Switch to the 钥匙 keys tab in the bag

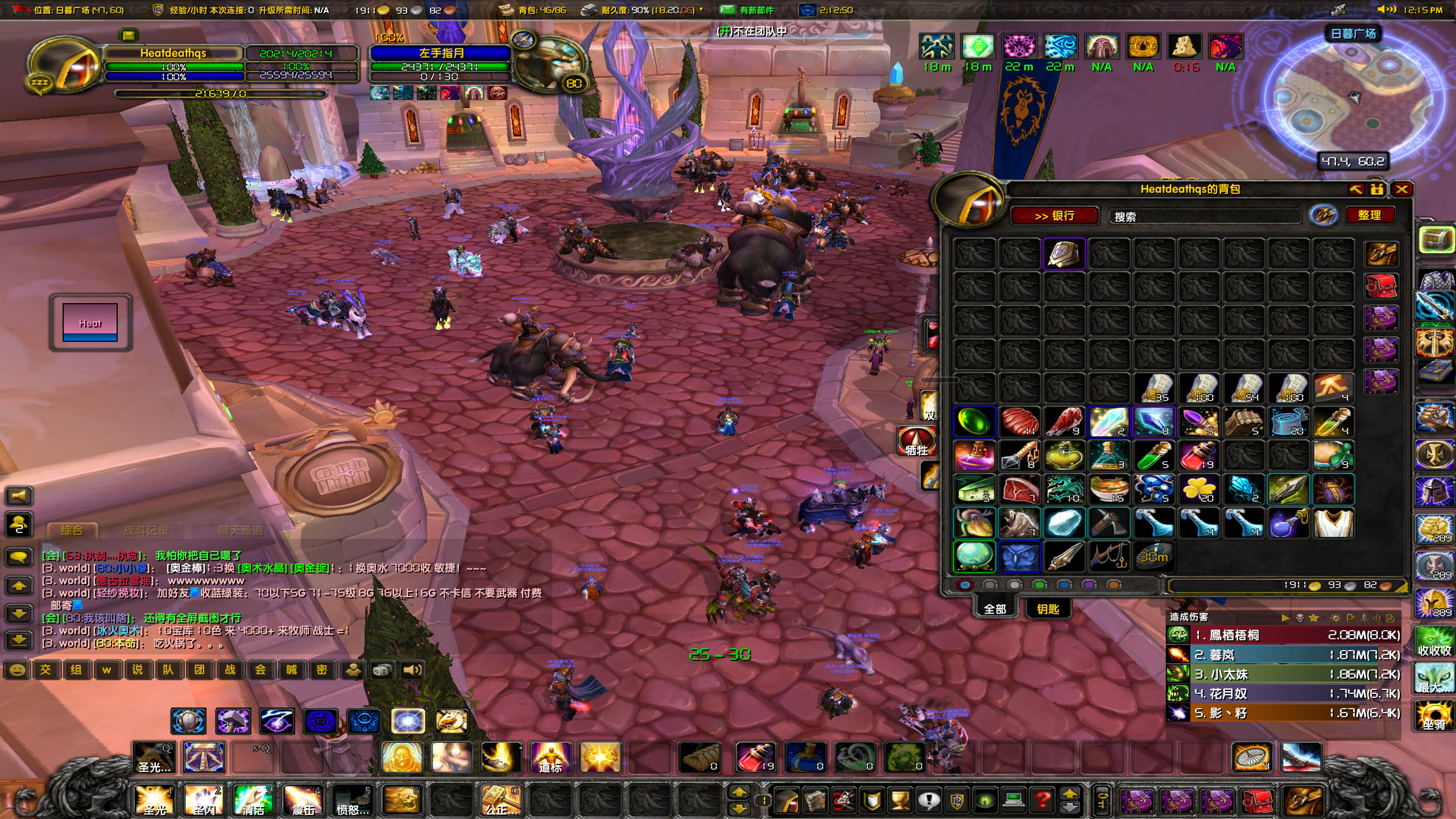pyautogui.click(x=1048, y=609)
